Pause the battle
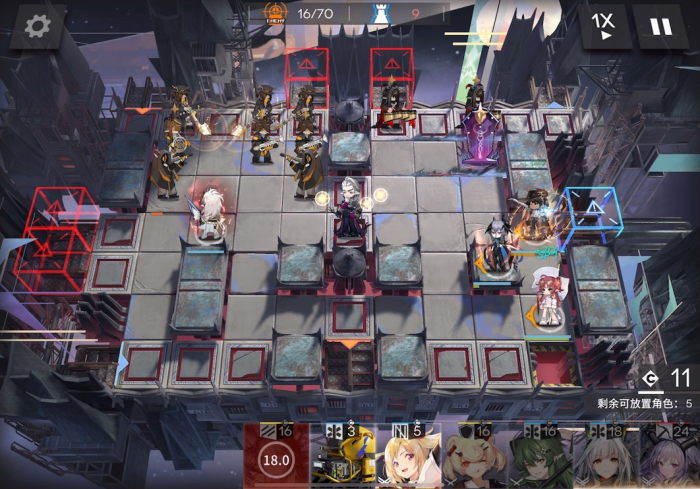Viewport: 700px width, 489px height. [661, 26]
